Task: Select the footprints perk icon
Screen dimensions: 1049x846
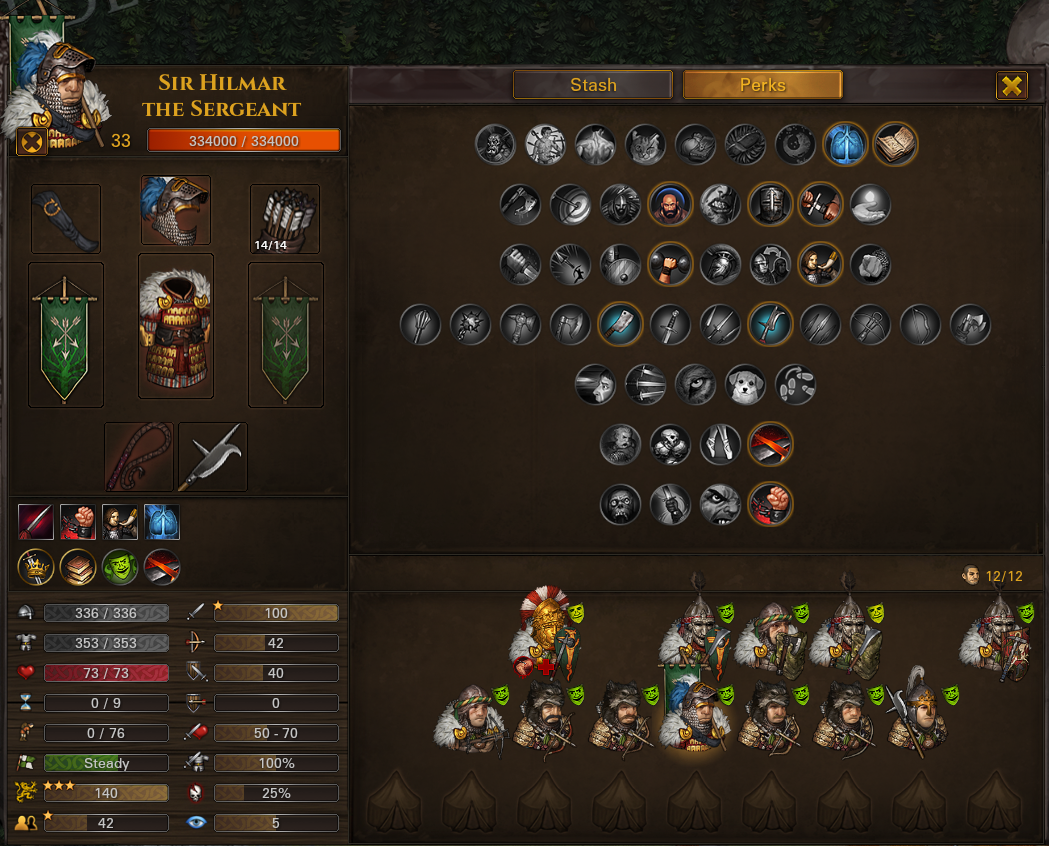Action: pos(795,384)
